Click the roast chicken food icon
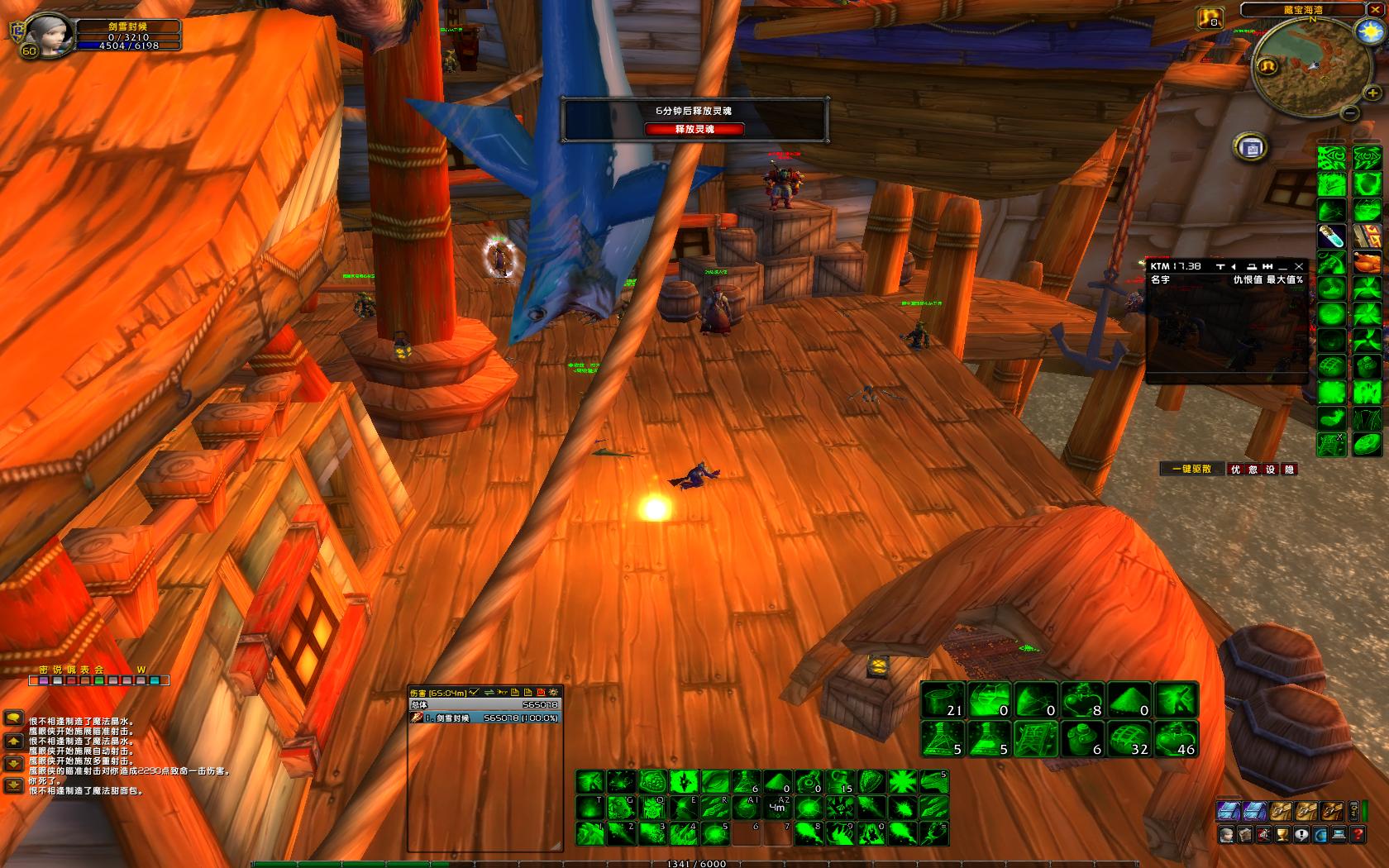Viewport: 1389px width, 868px height. tap(1368, 263)
